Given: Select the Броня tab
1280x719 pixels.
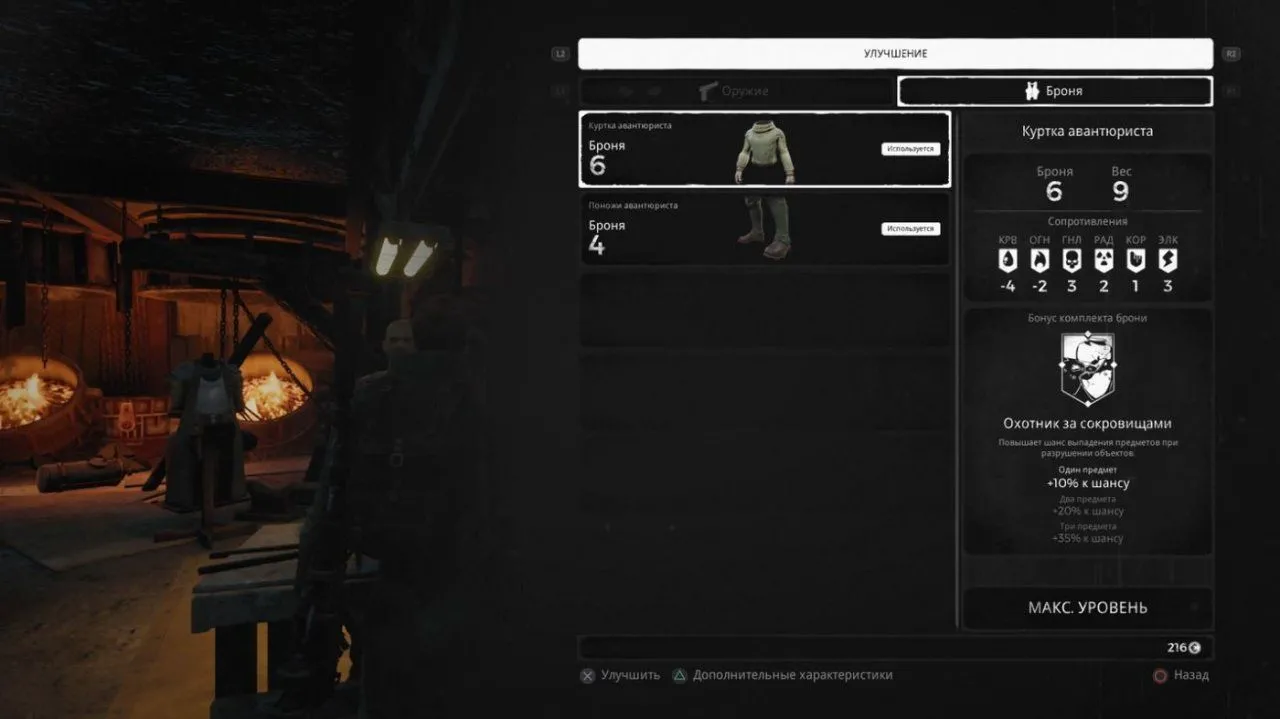Looking at the screenshot, I should point(1054,91).
